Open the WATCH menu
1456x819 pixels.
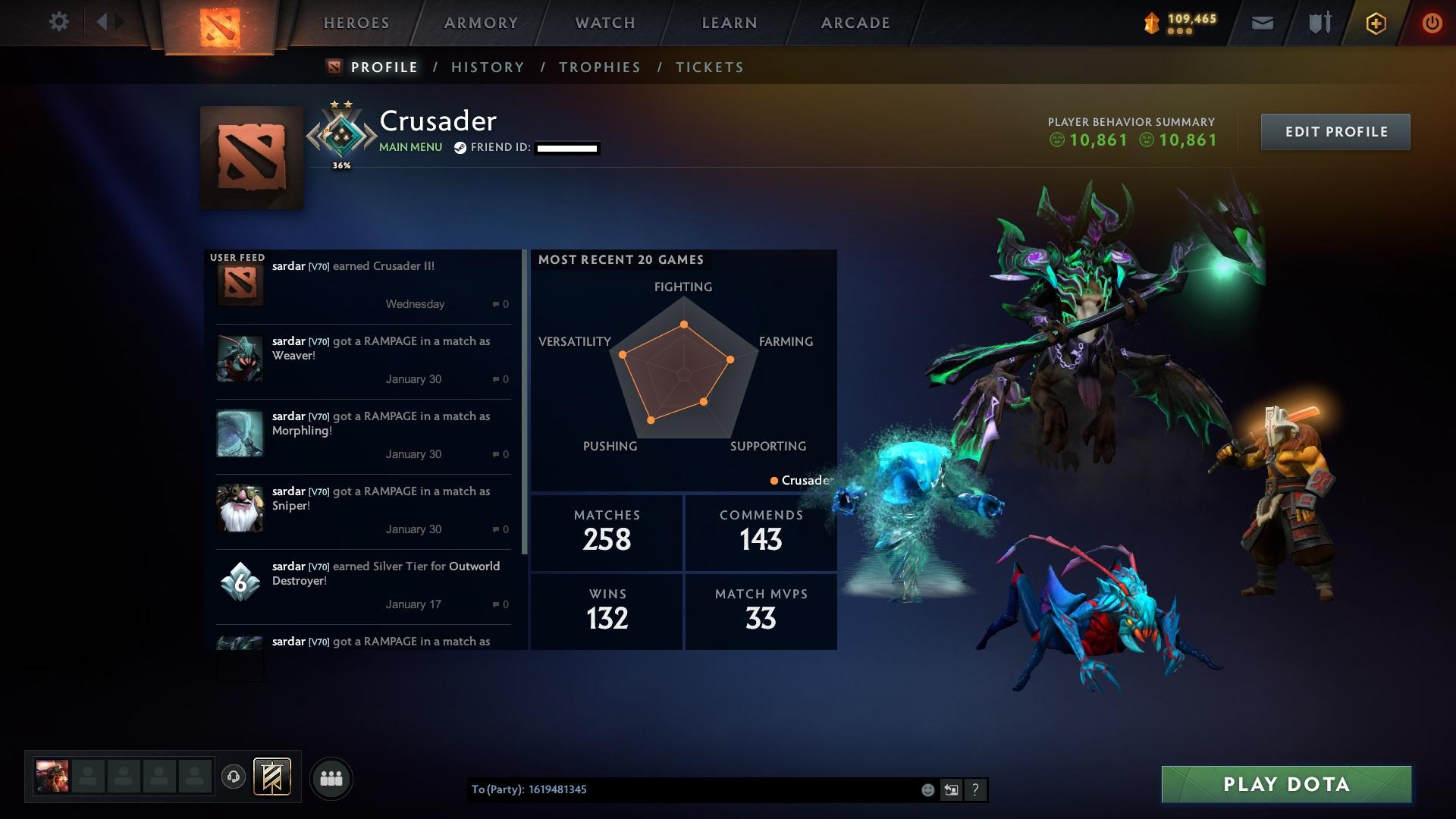603,23
